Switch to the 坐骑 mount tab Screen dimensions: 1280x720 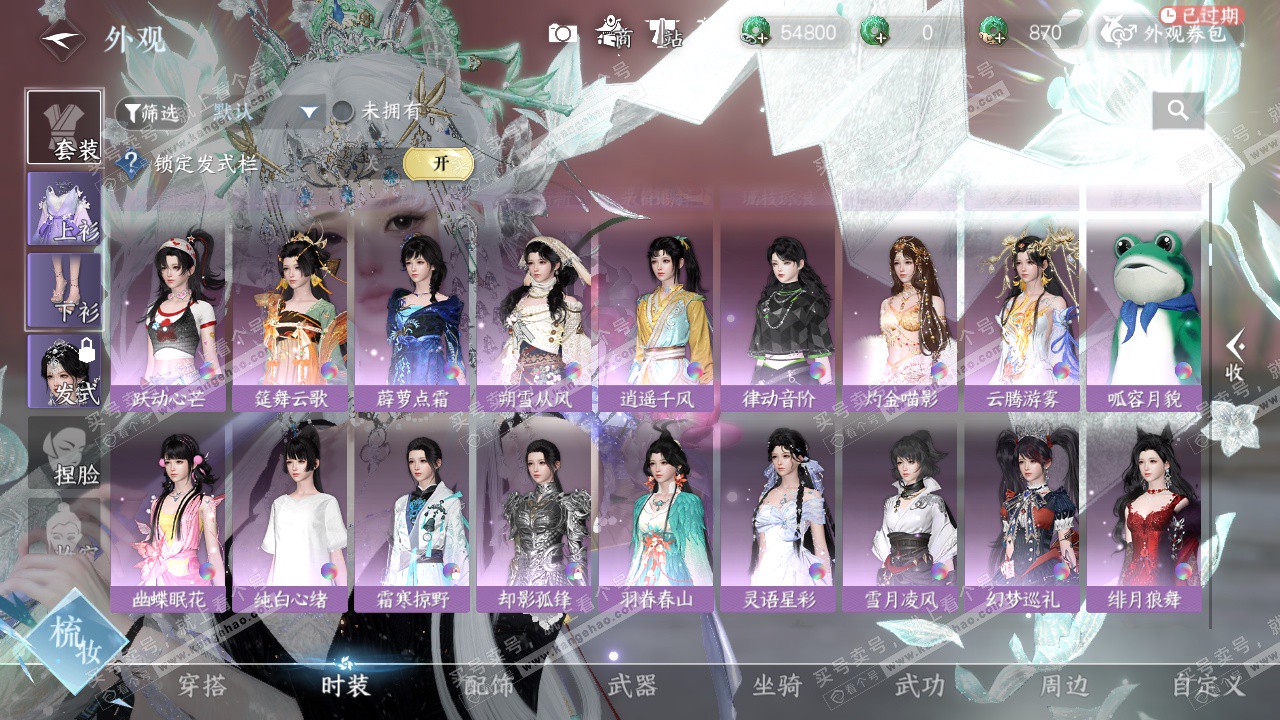point(777,686)
